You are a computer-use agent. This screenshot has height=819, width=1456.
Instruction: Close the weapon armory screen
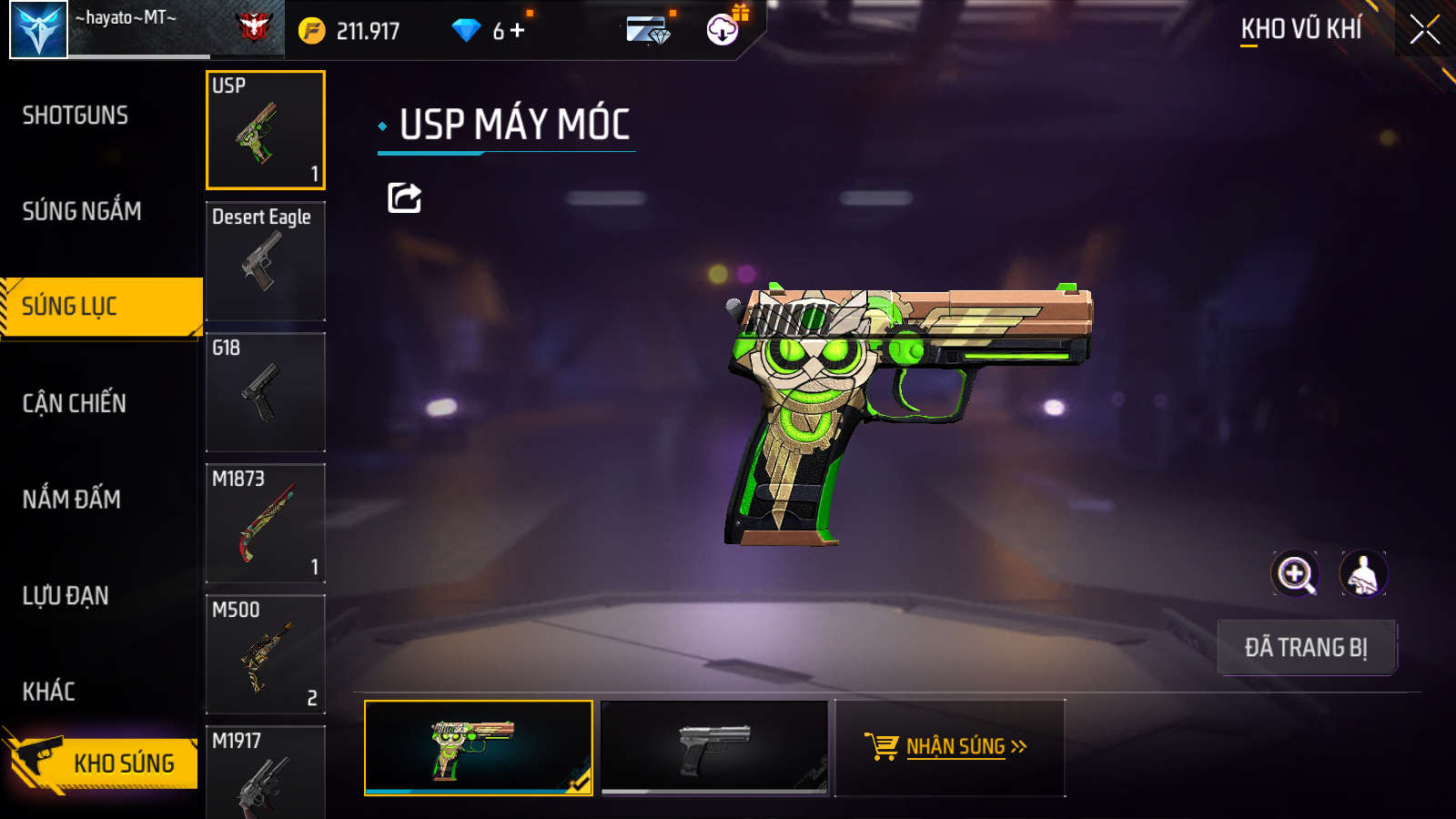1425,30
